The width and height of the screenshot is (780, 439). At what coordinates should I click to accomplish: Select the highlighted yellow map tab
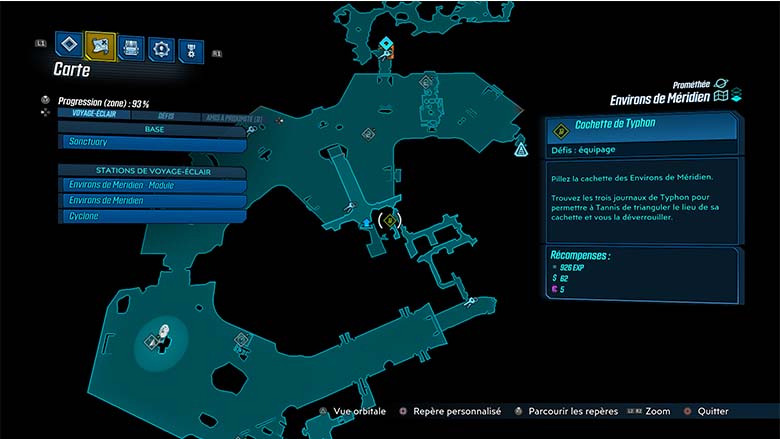(x=100, y=44)
